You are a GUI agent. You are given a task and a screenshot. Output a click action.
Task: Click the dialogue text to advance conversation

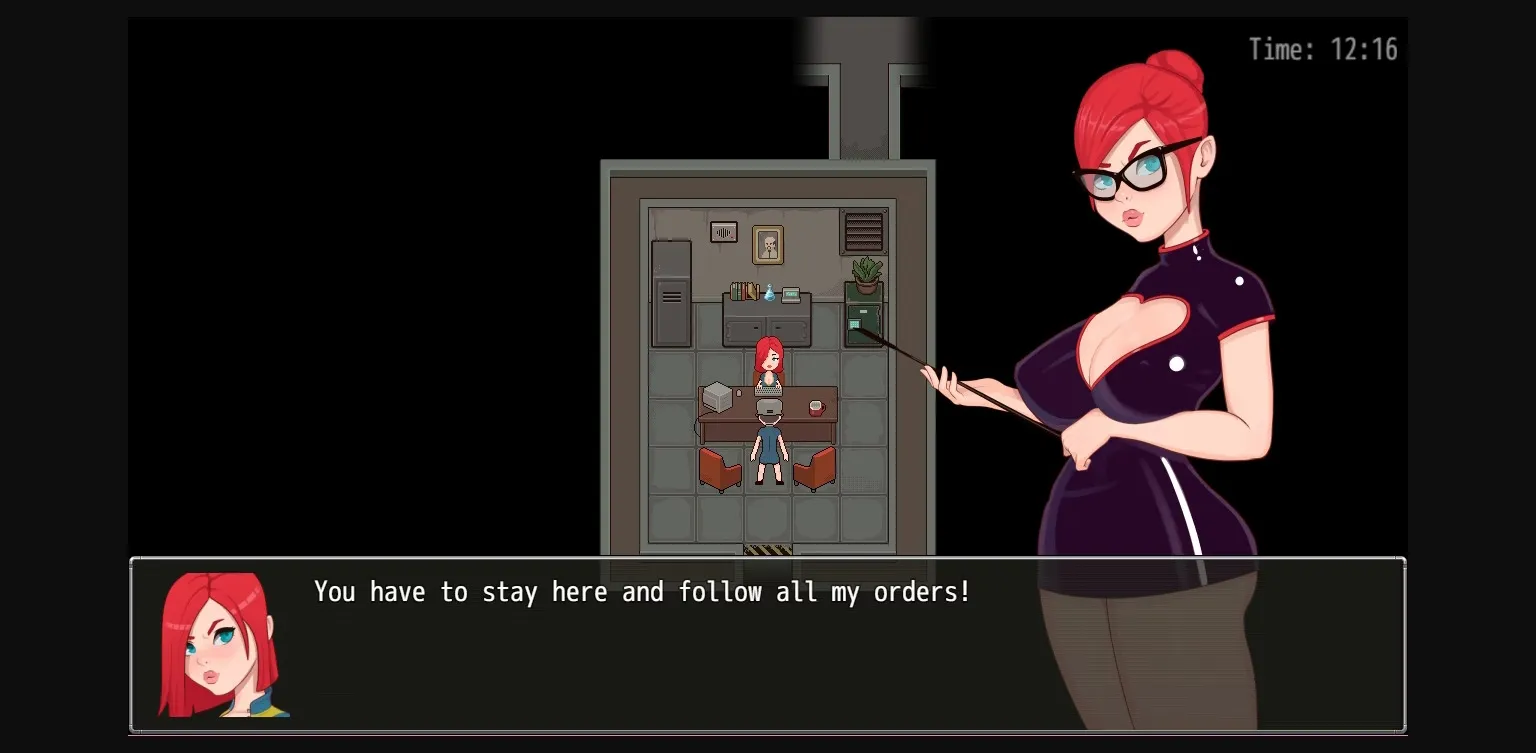click(x=642, y=591)
